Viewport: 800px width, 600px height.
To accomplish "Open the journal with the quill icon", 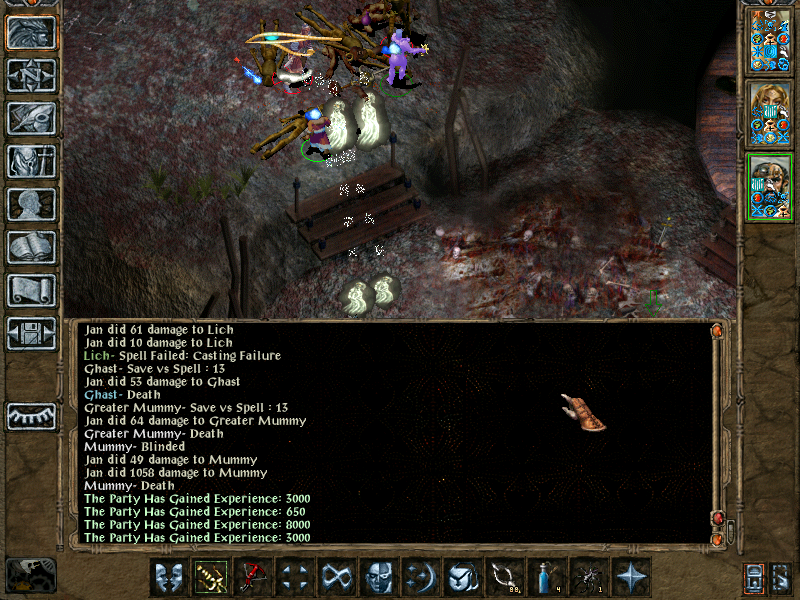I will point(31,118).
